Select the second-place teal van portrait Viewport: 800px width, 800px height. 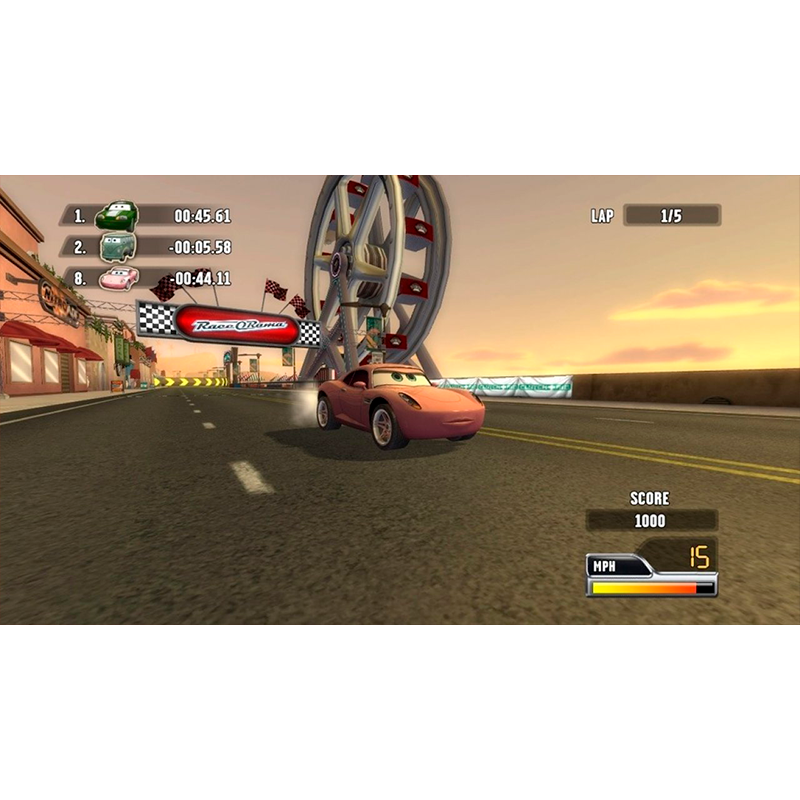coord(117,247)
